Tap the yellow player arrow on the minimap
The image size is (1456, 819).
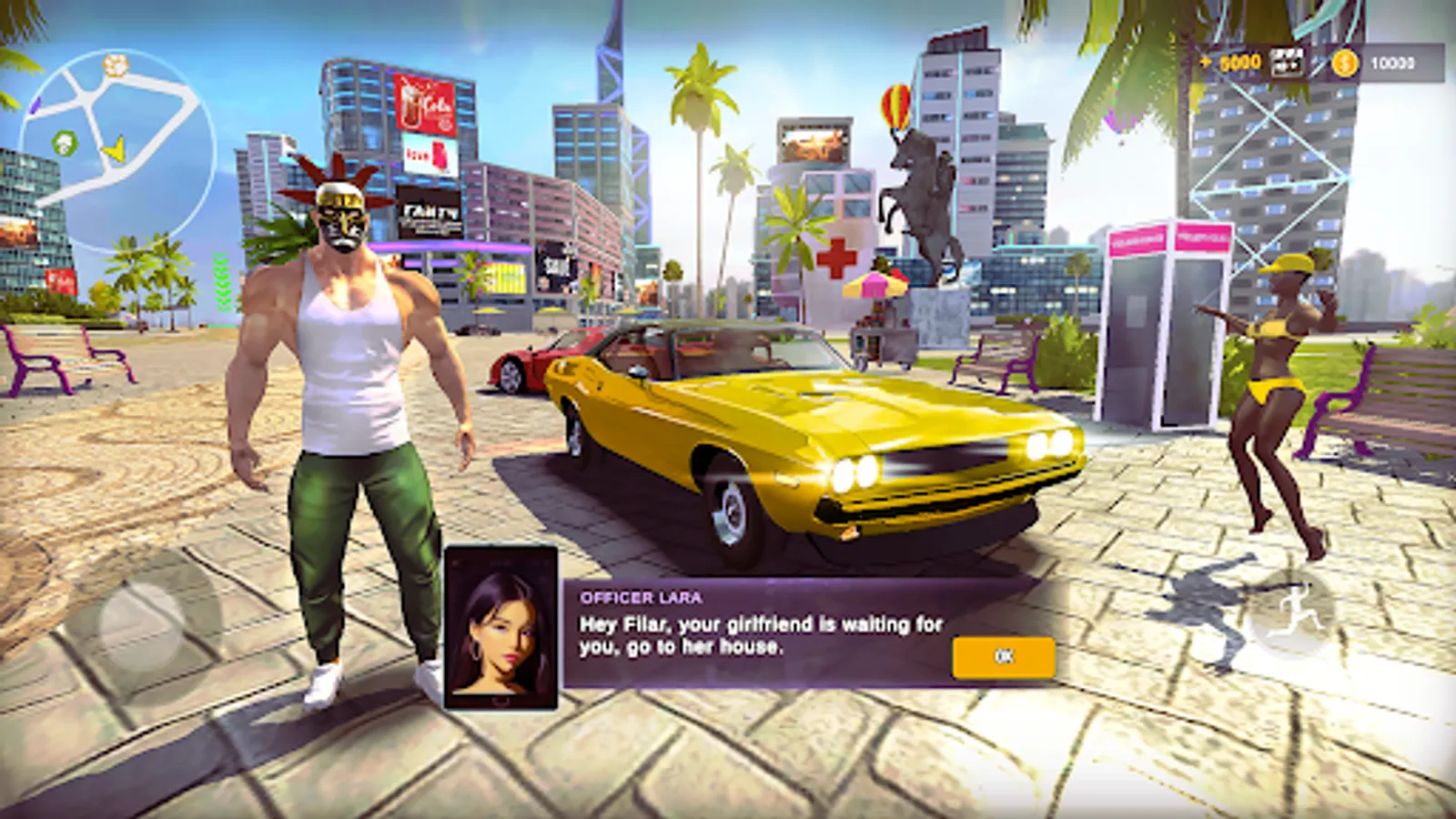pyautogui.click(x=114, y=150)
